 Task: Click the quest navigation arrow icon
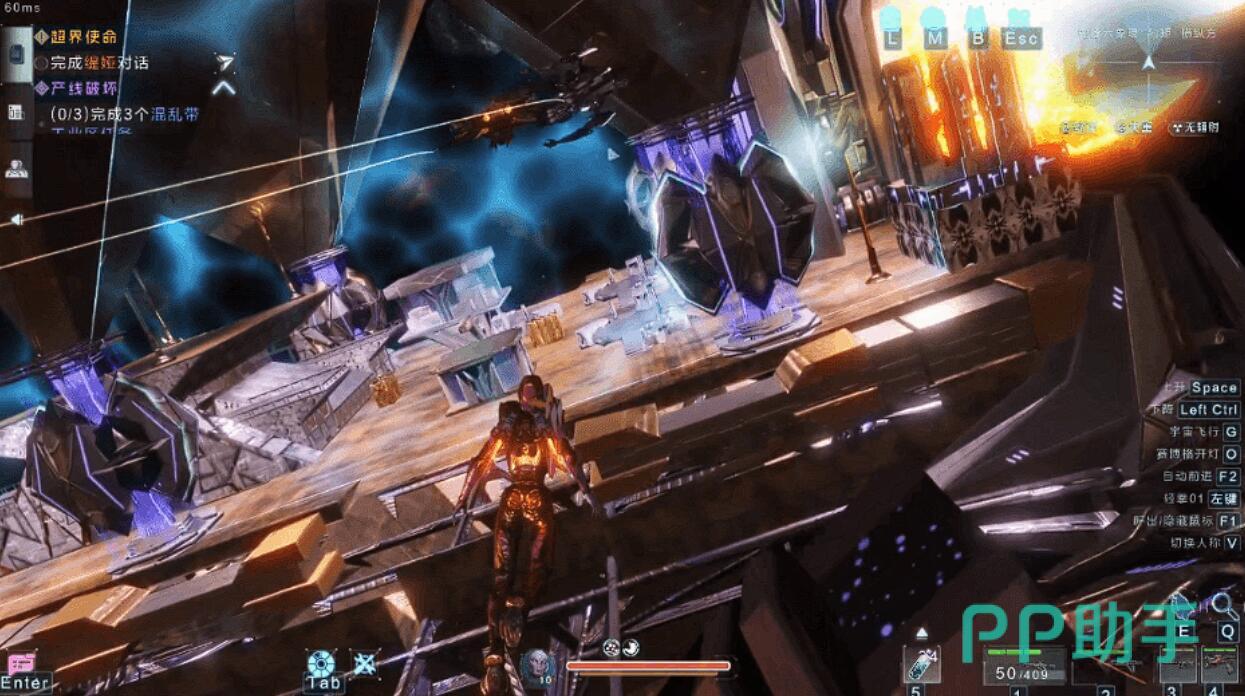(x=225, y=62)
